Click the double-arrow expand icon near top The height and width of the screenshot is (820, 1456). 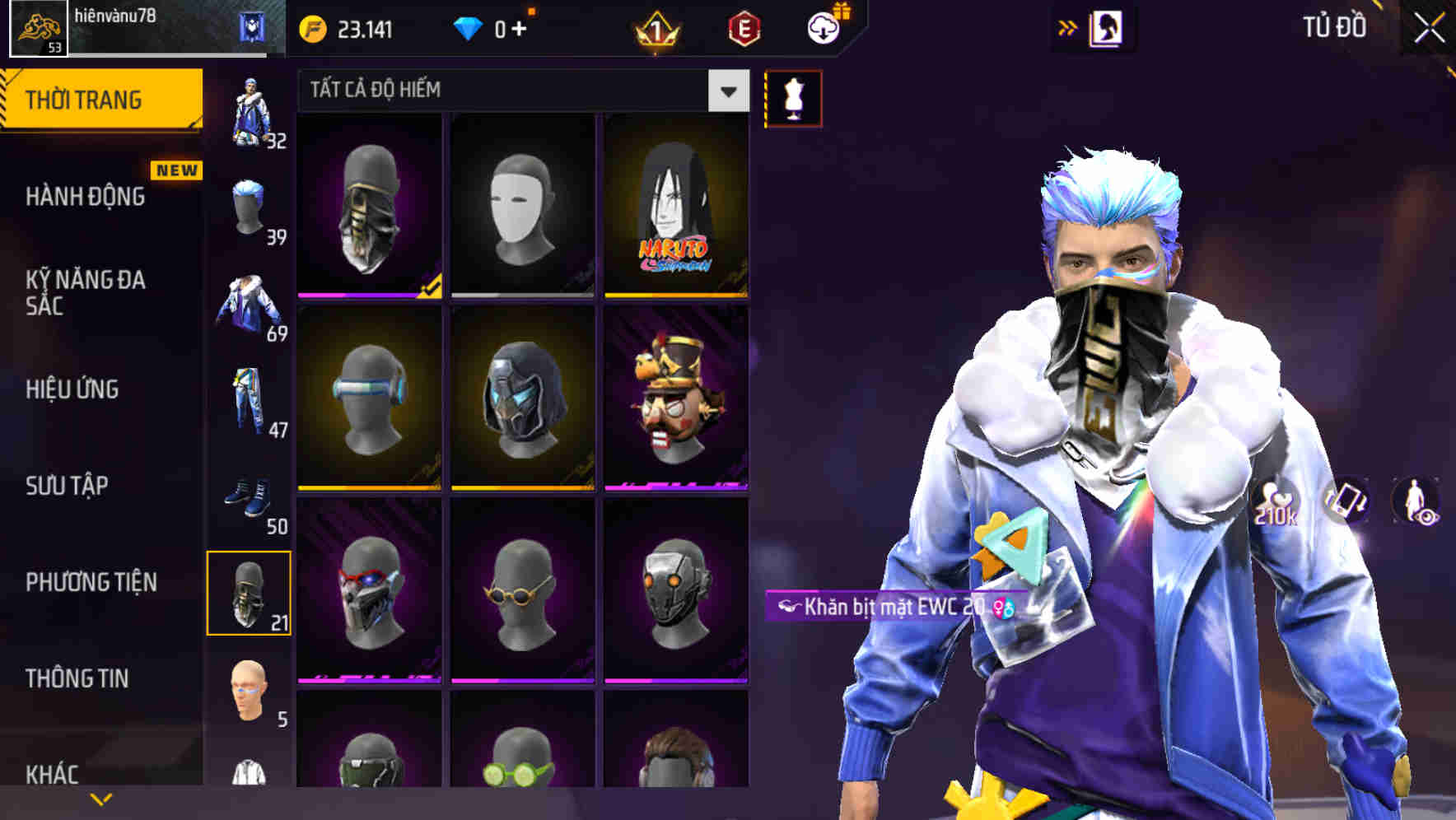click(1068, 27)
